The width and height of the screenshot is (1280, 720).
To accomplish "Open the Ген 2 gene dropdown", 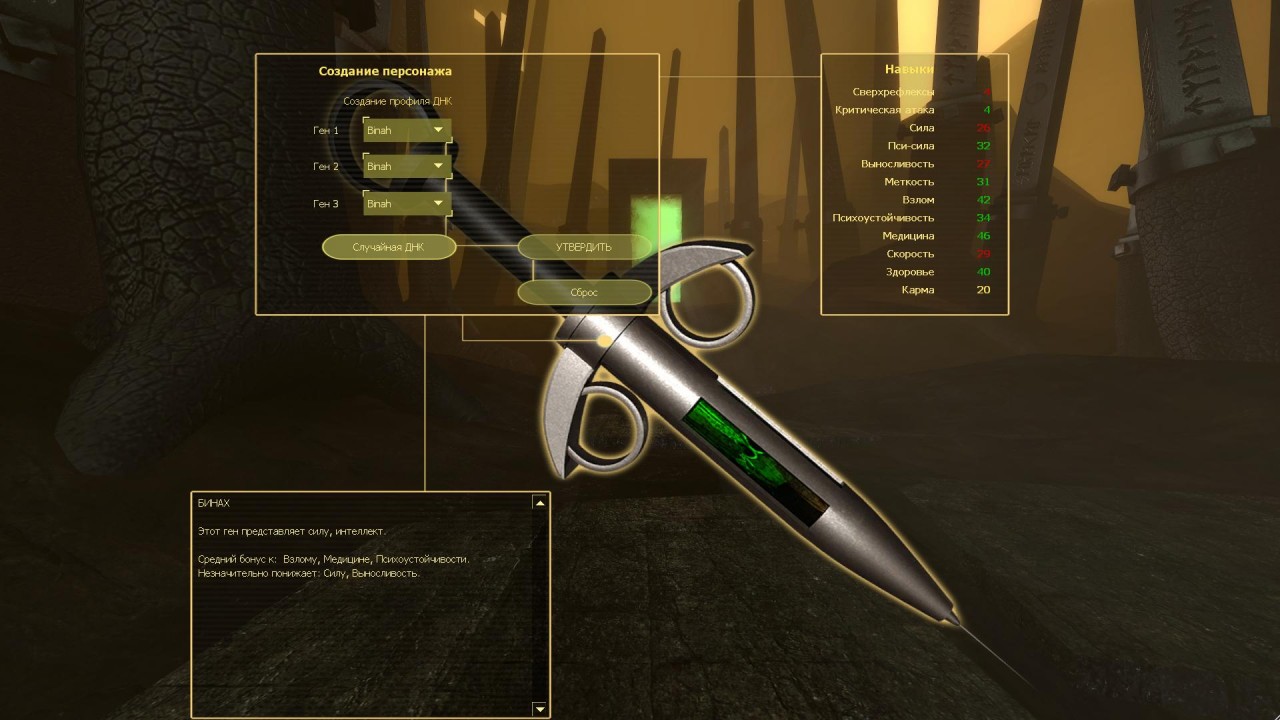I will click(407, 166).
